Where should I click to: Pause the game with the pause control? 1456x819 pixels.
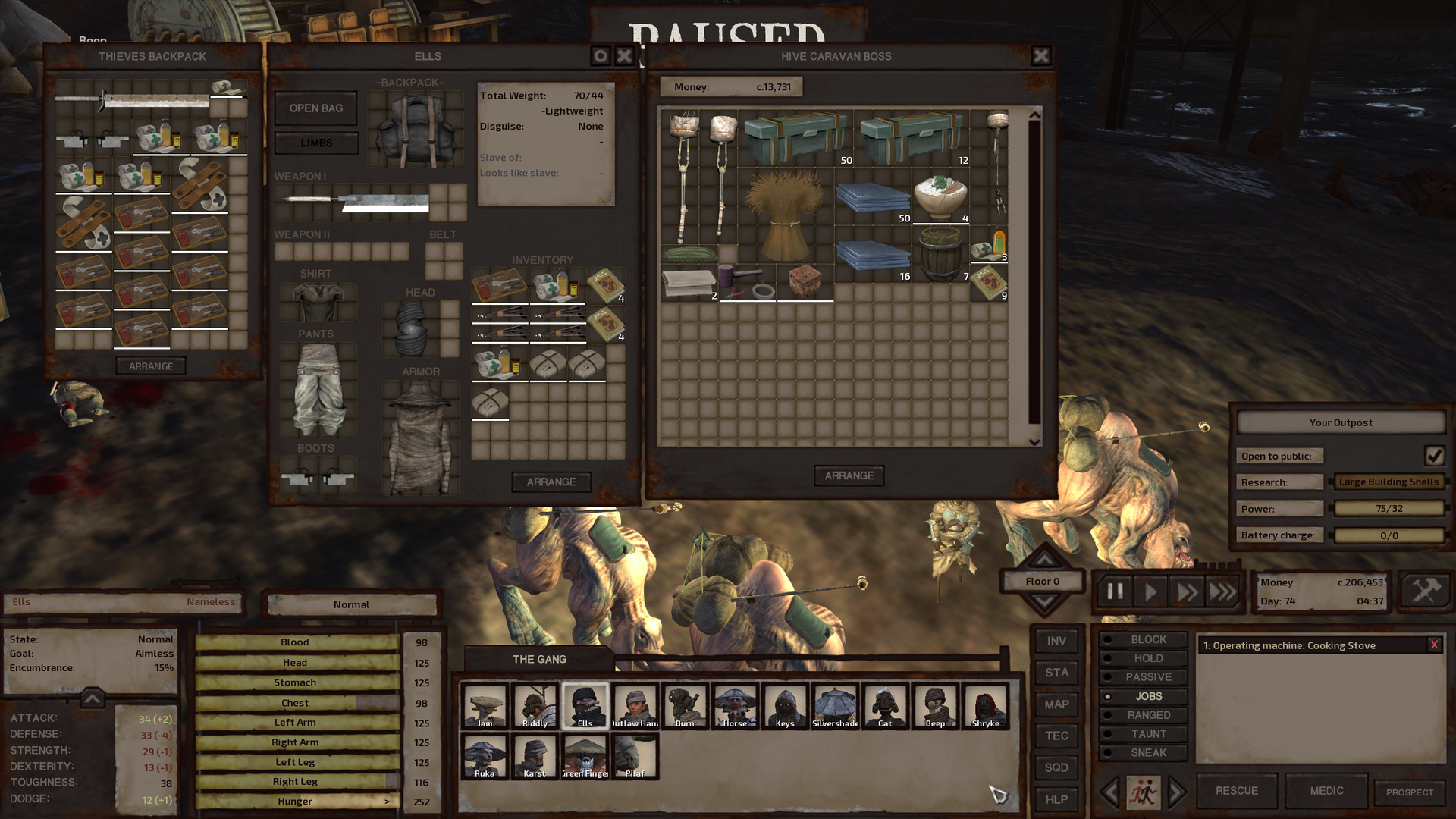tap(1114, 591)
